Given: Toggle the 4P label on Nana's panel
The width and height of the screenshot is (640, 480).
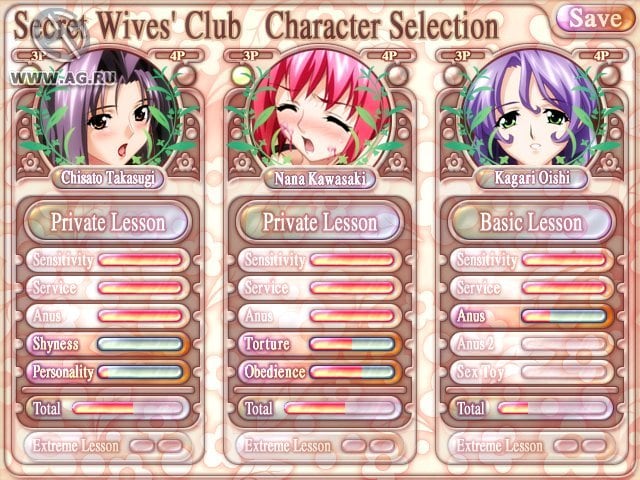Looking at the screenshot, I should click(390, 57).
